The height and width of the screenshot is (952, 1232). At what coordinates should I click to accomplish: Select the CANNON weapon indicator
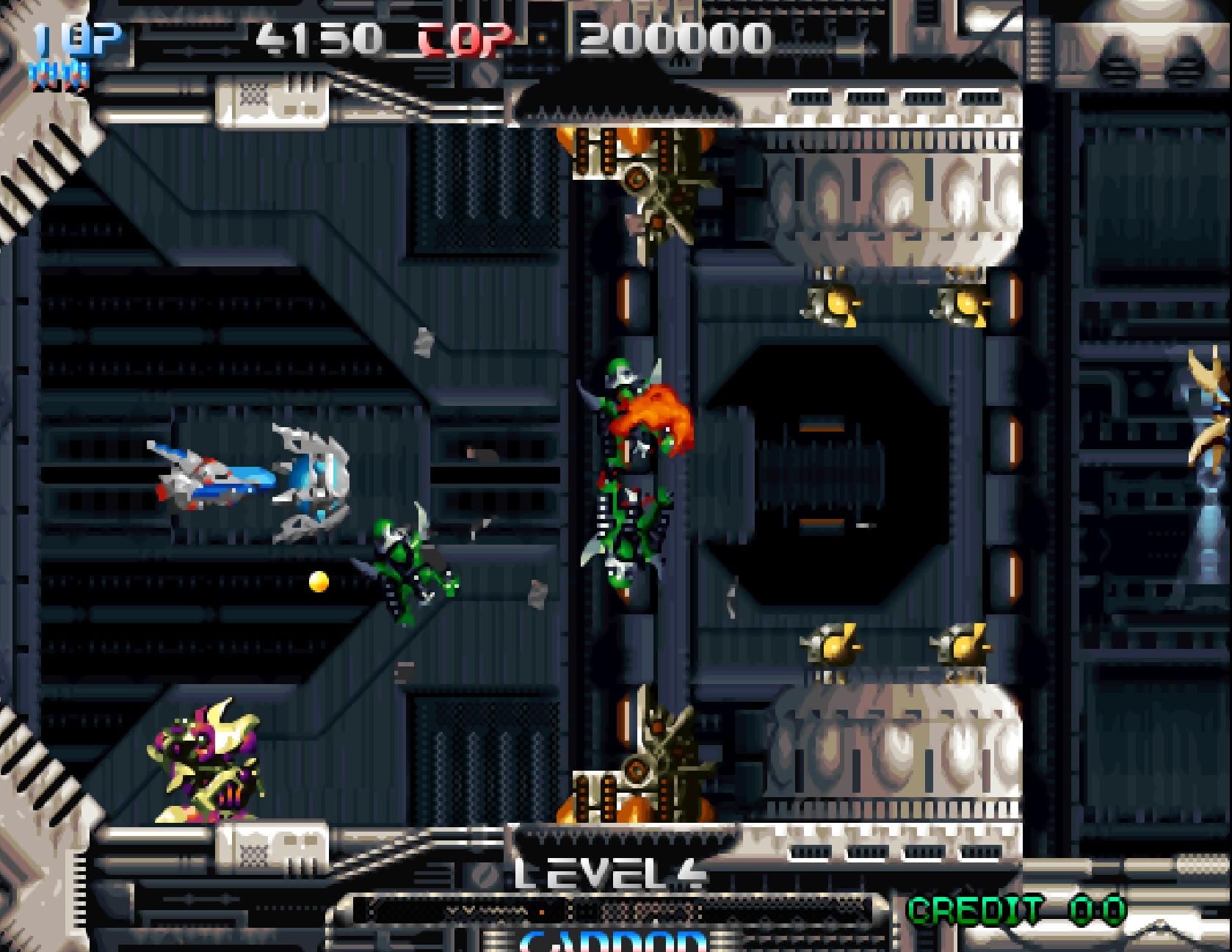[613, 940]
